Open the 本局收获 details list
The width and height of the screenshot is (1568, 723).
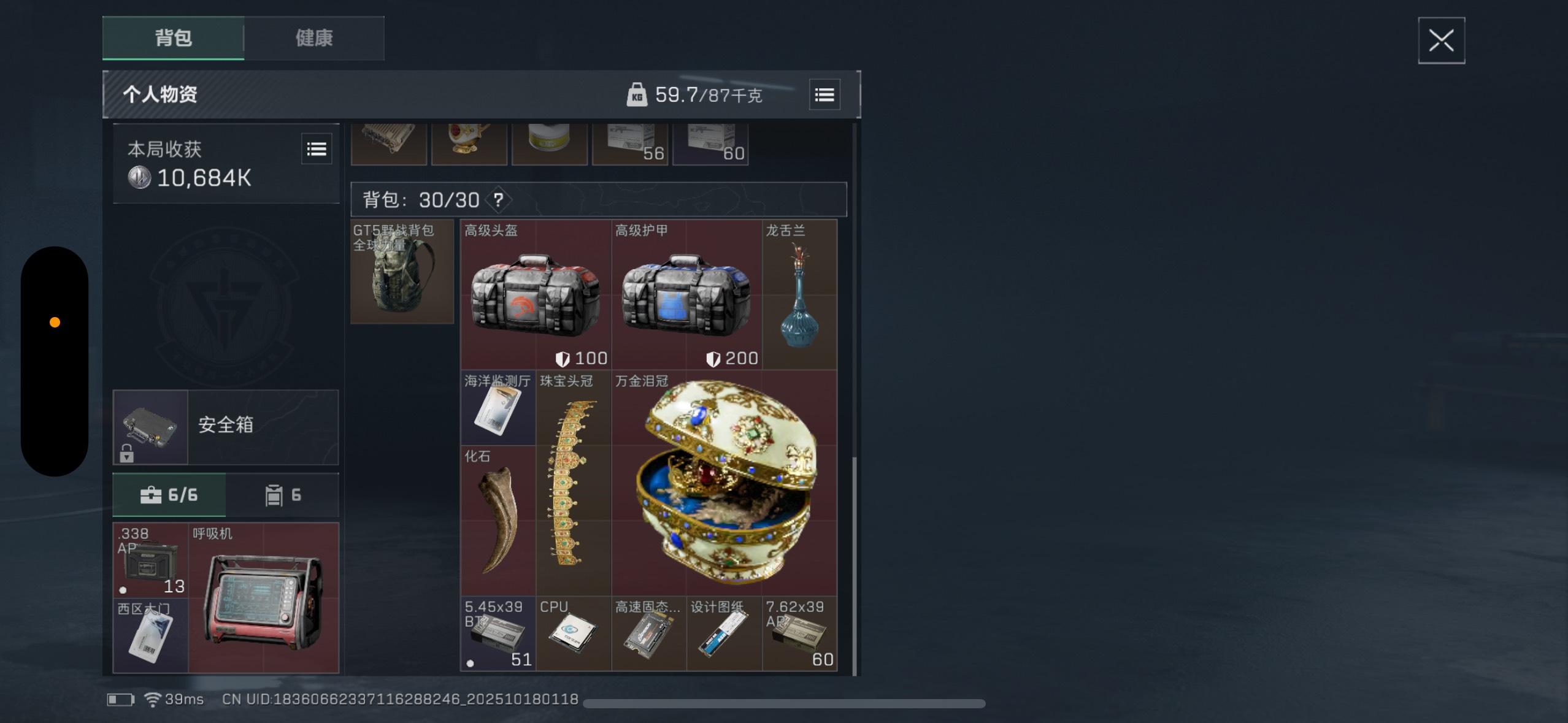pyautogui.click(x=317, y=149)
